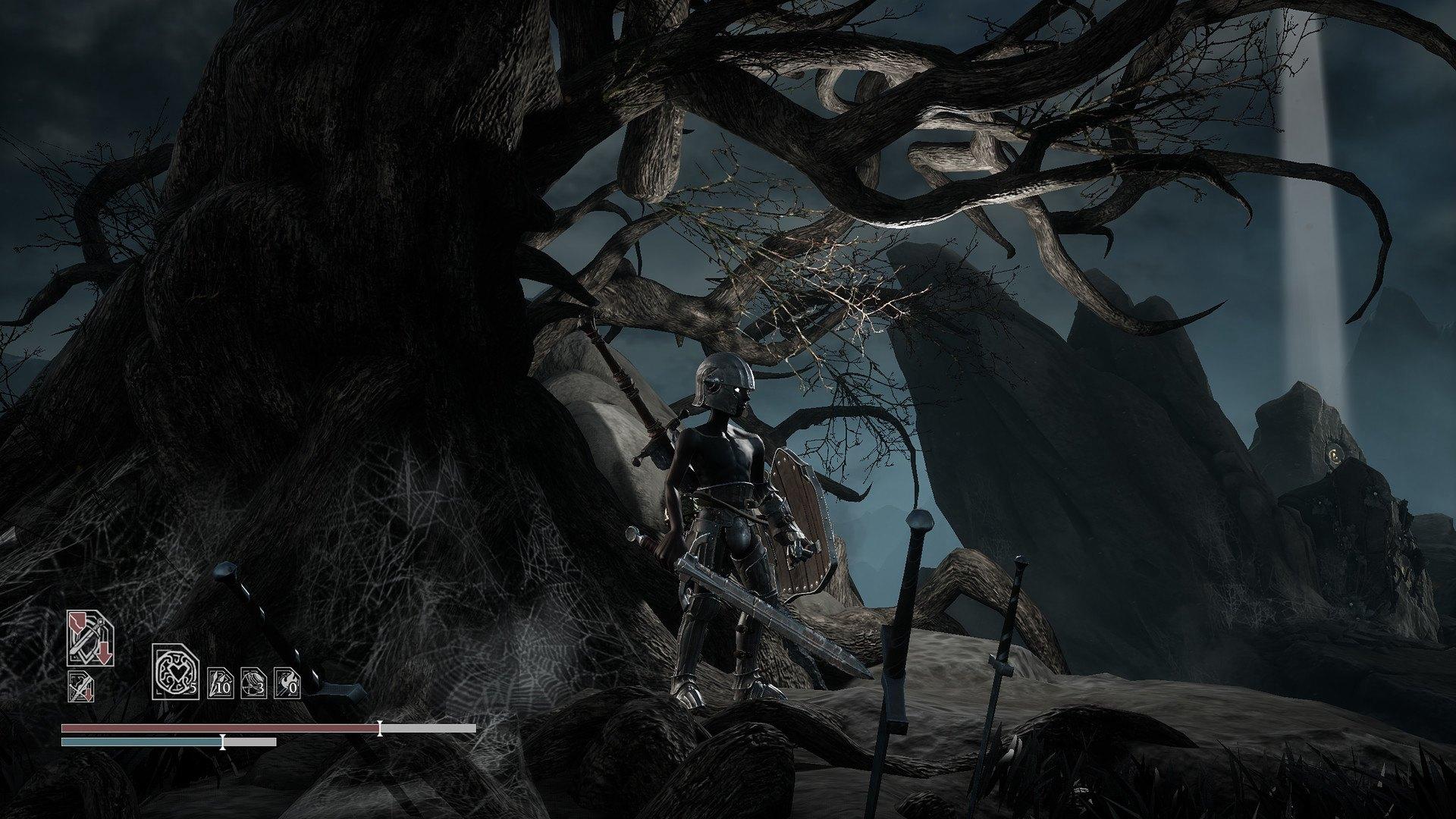Choose the round bomb item slot
1456x819 pixels.
[x=254, y=682]
